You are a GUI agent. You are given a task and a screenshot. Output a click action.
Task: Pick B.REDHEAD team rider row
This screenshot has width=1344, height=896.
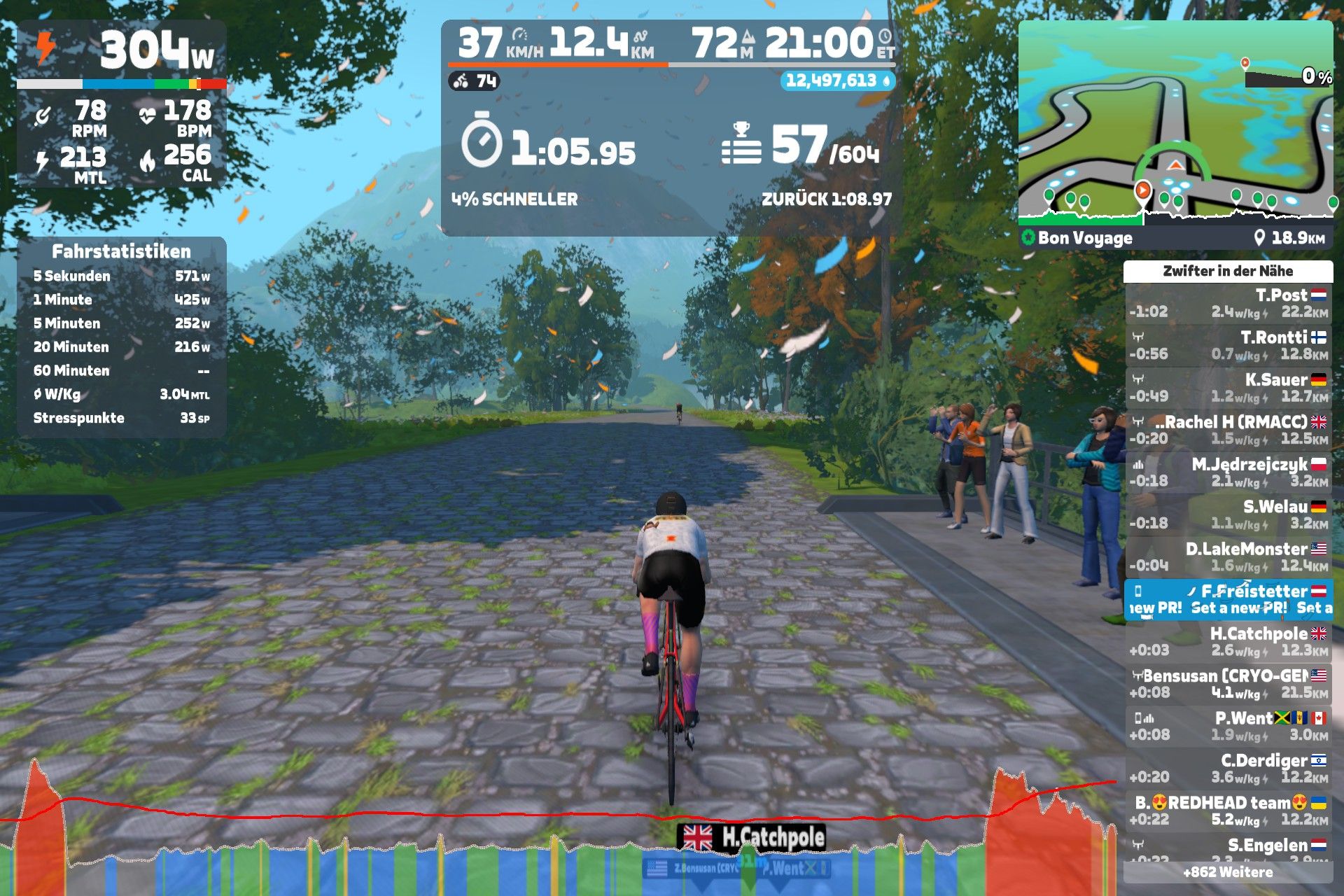[1228, 811]
